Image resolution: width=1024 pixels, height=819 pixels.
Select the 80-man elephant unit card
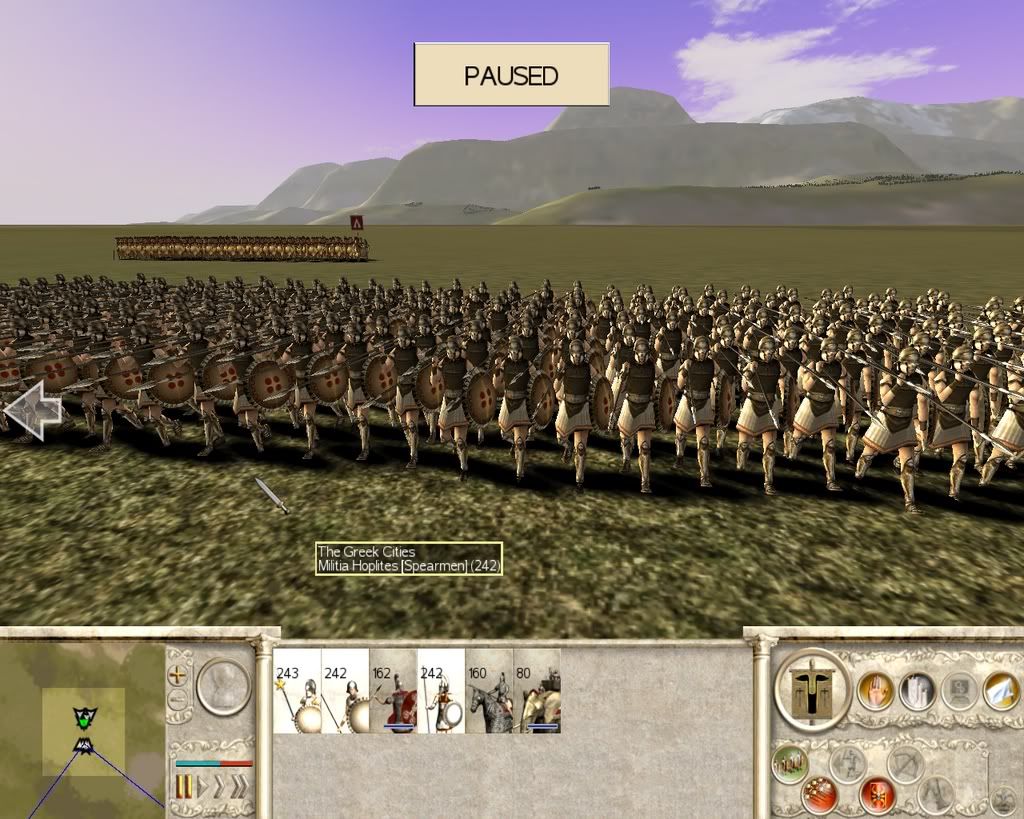[x=537, y=691]
